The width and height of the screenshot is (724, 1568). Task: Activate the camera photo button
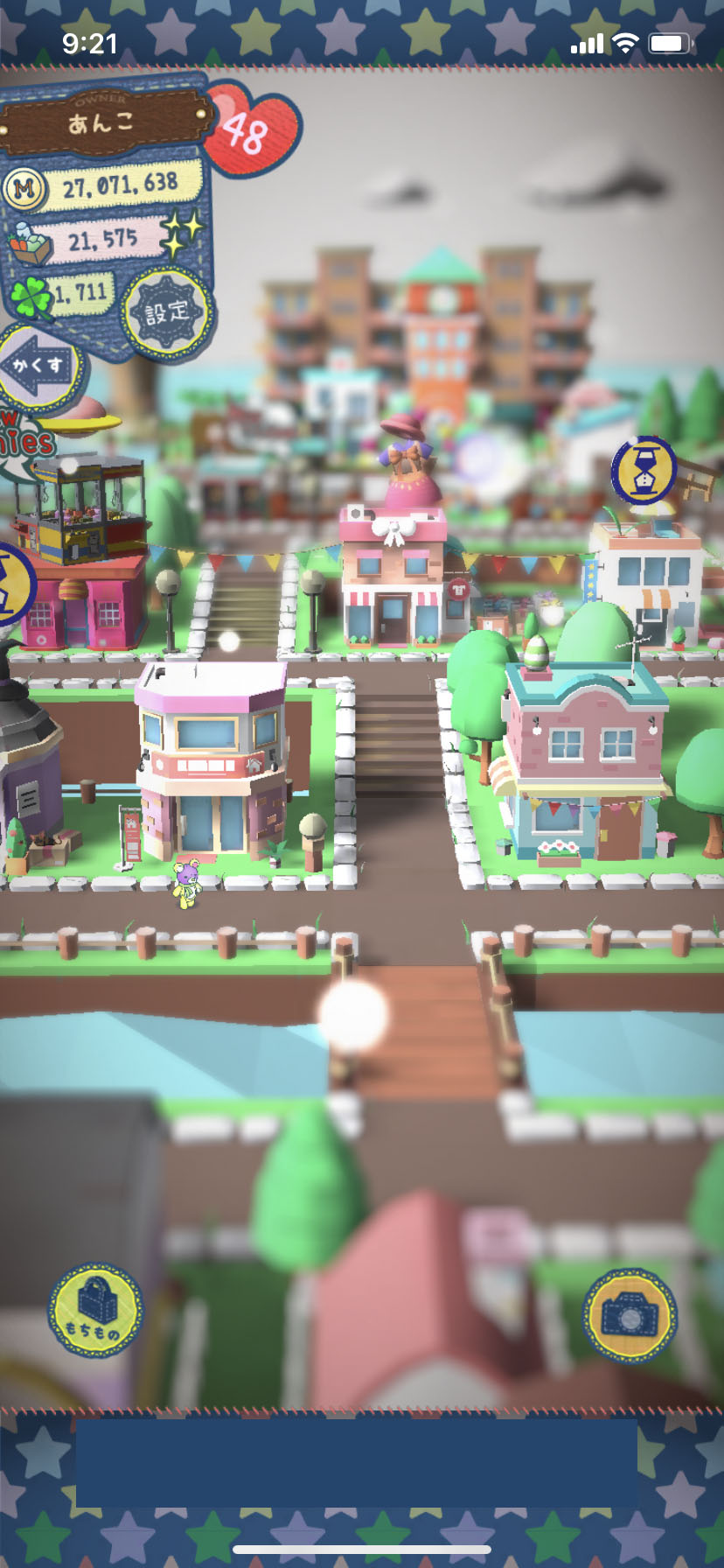click(x=630, y=1315)
